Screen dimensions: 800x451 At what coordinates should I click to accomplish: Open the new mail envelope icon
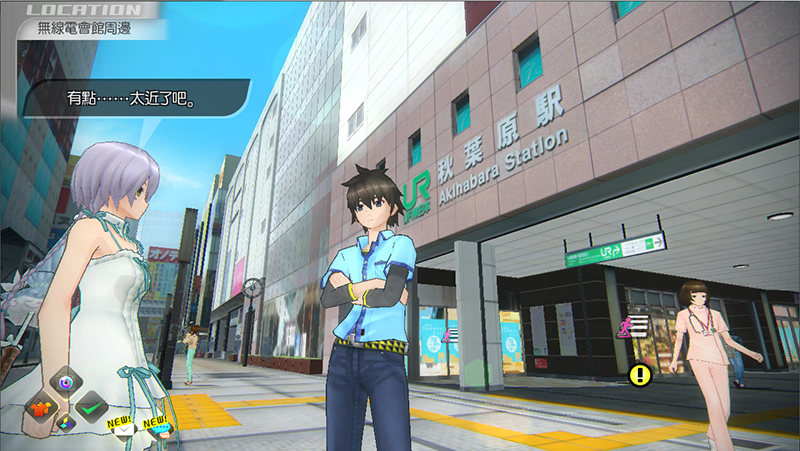point(122,431)
